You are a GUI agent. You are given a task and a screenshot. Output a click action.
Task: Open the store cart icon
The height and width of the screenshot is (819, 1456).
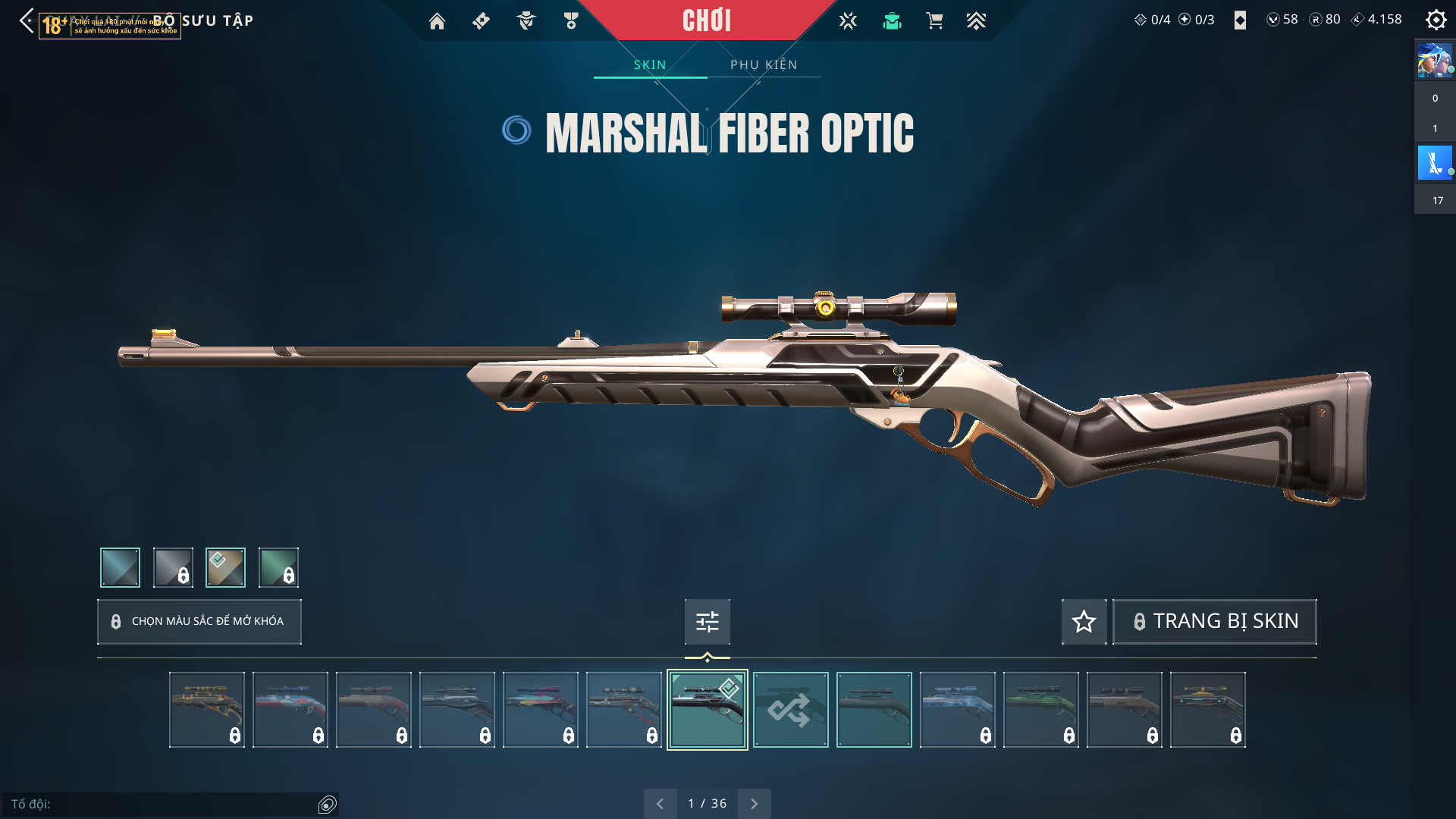(x=934, y=21)
